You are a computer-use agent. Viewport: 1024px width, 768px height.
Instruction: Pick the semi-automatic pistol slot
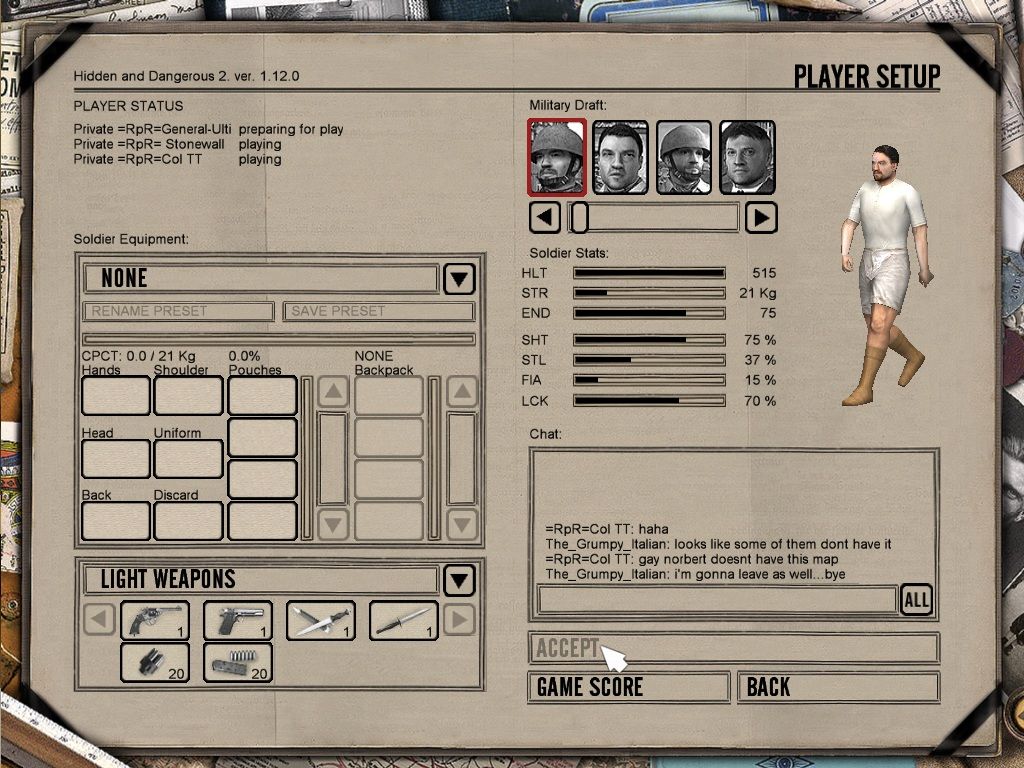(238, 620)
